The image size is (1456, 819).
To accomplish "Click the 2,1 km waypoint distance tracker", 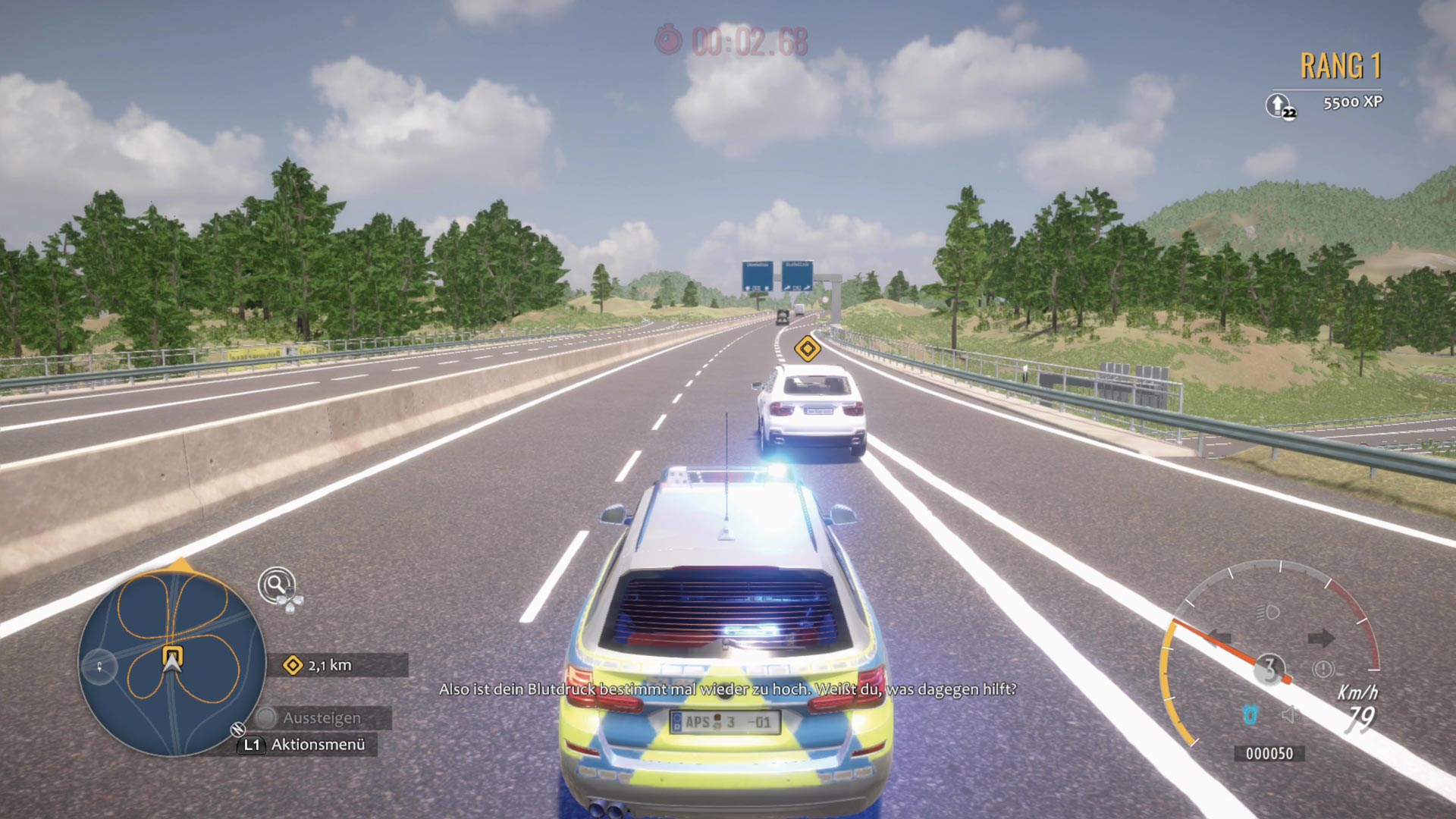I will point(329,665).
